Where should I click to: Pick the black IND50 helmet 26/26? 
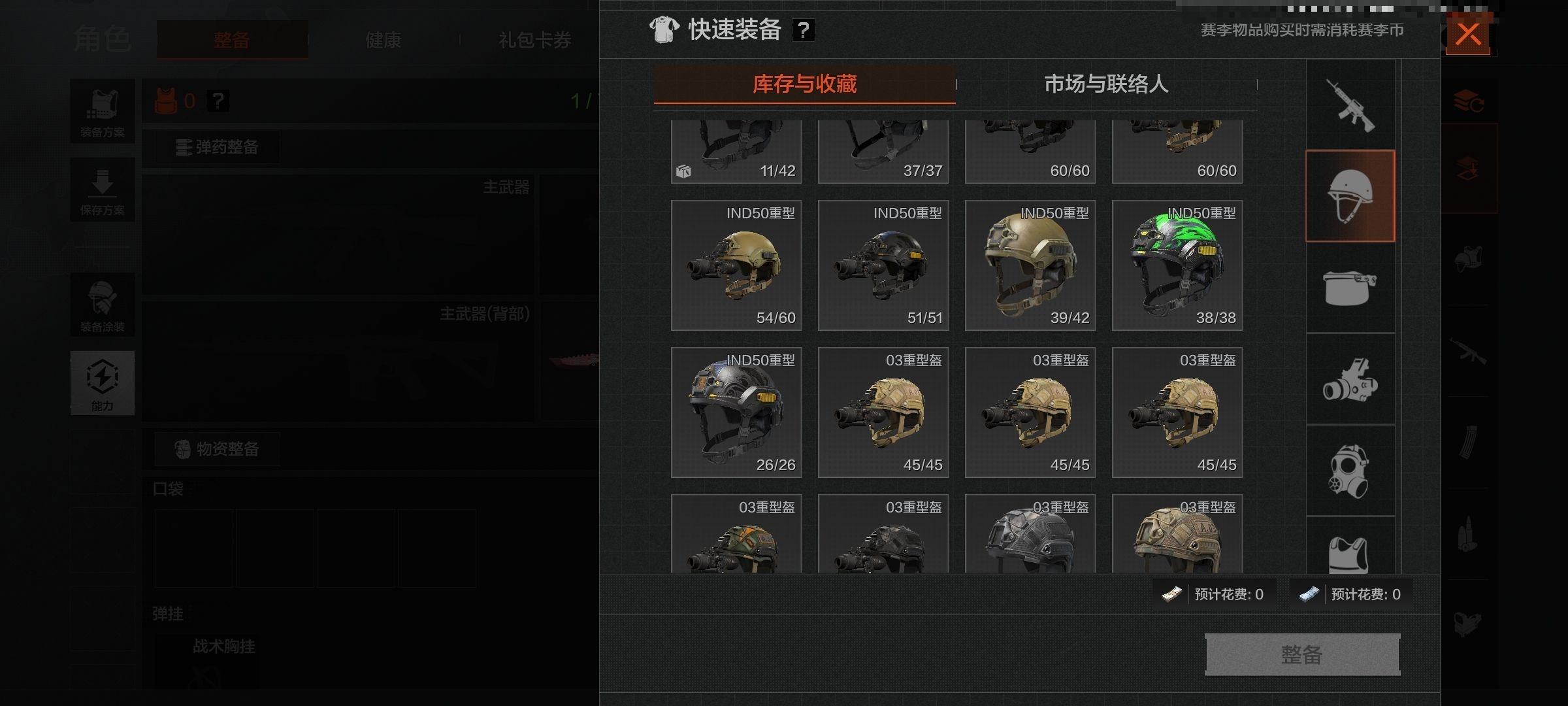pyautogui.click(x=736, y=412)
